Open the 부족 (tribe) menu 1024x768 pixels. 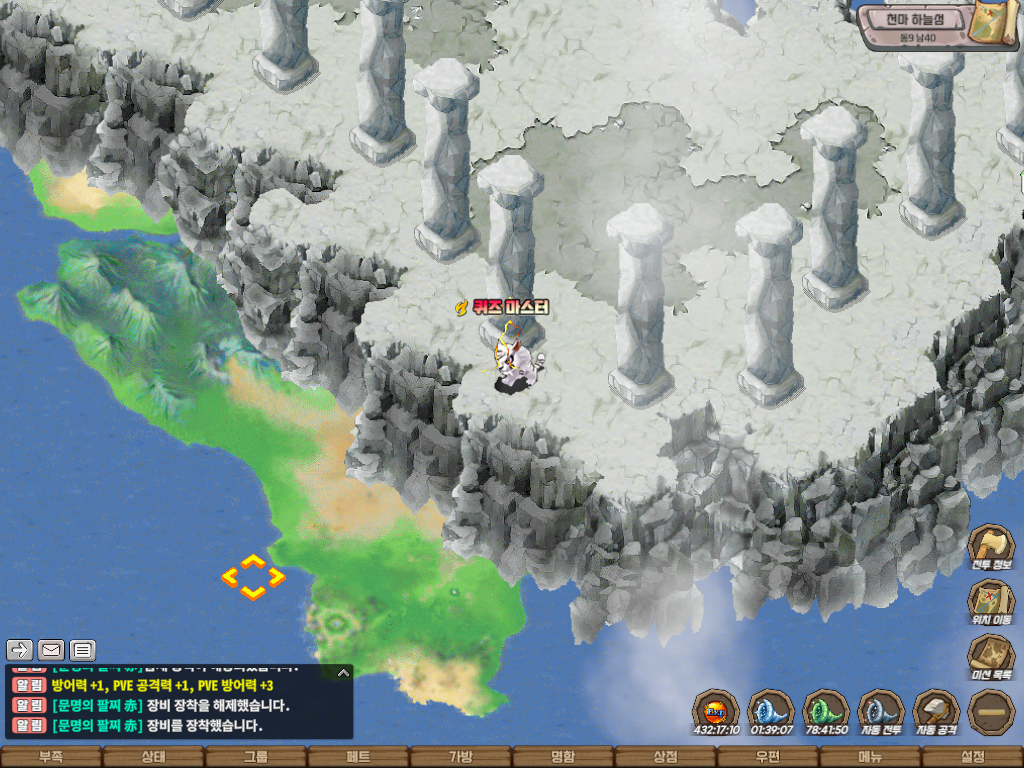pos(51,757)
